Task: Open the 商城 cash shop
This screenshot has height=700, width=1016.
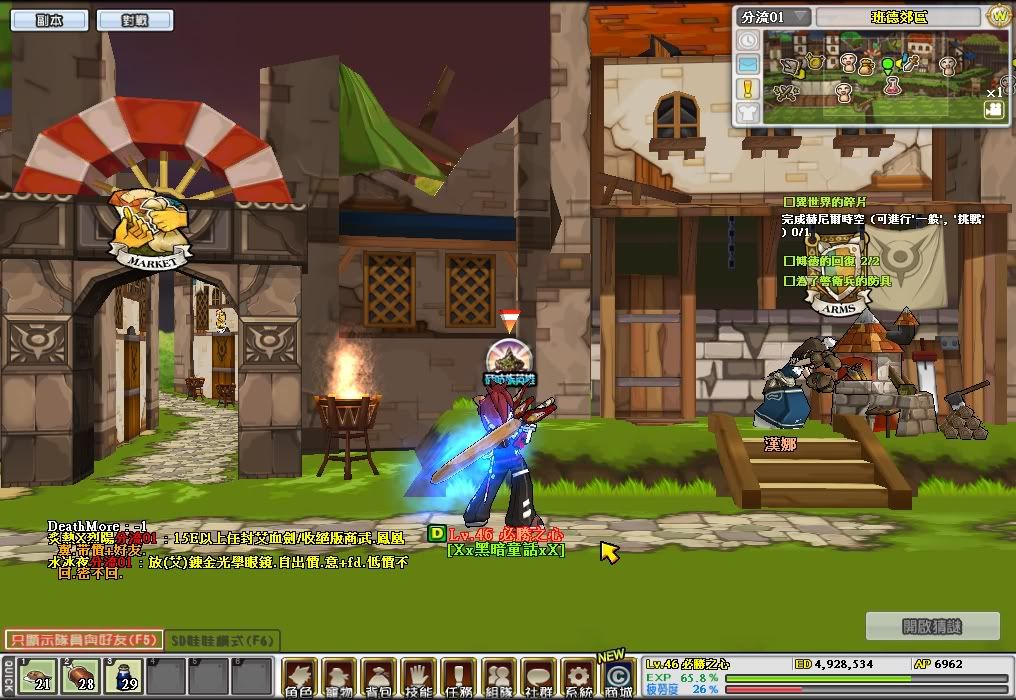Action: tap(618, 678)
